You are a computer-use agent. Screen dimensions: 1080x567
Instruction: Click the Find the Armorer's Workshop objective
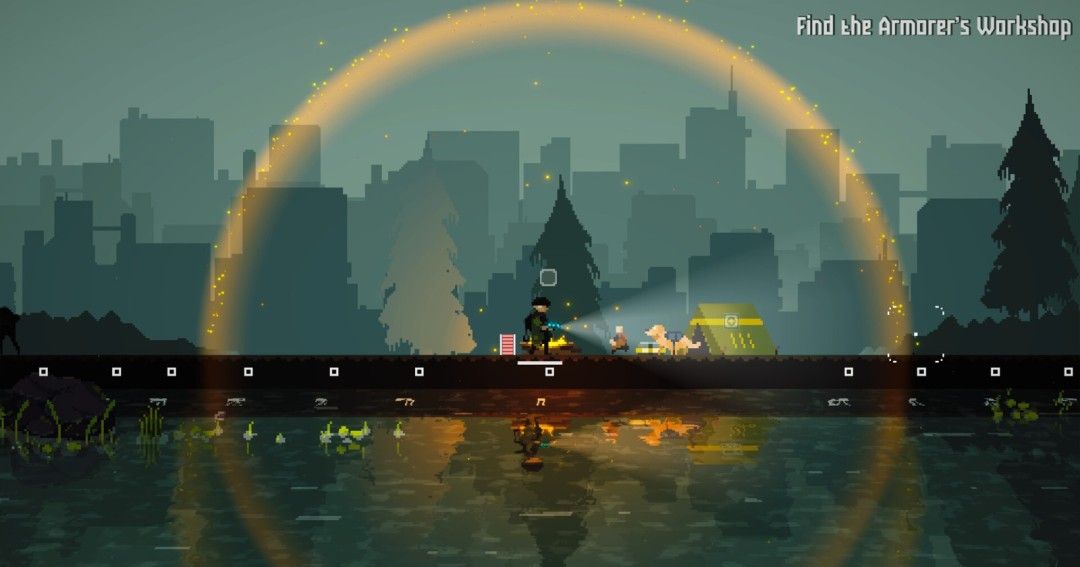pyautogui.click(x=932, y=27)
